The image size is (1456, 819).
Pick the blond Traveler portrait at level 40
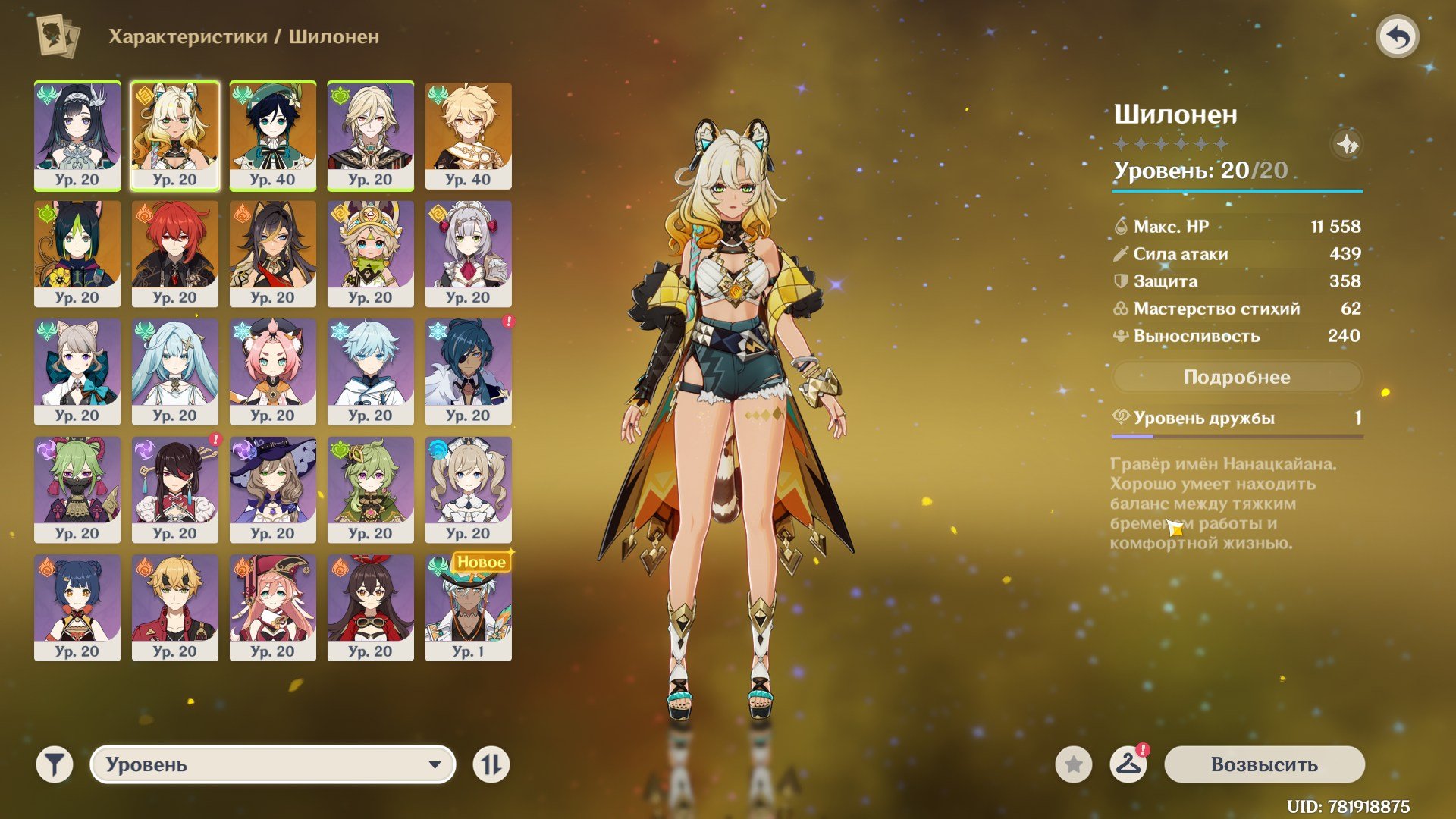coord(468,135)
